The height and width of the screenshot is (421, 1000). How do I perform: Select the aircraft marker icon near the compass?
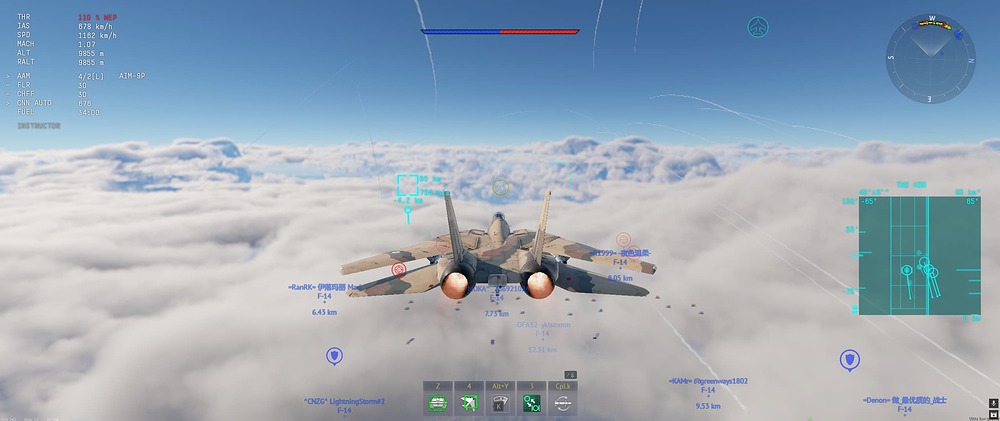click(x=759, y=27)
